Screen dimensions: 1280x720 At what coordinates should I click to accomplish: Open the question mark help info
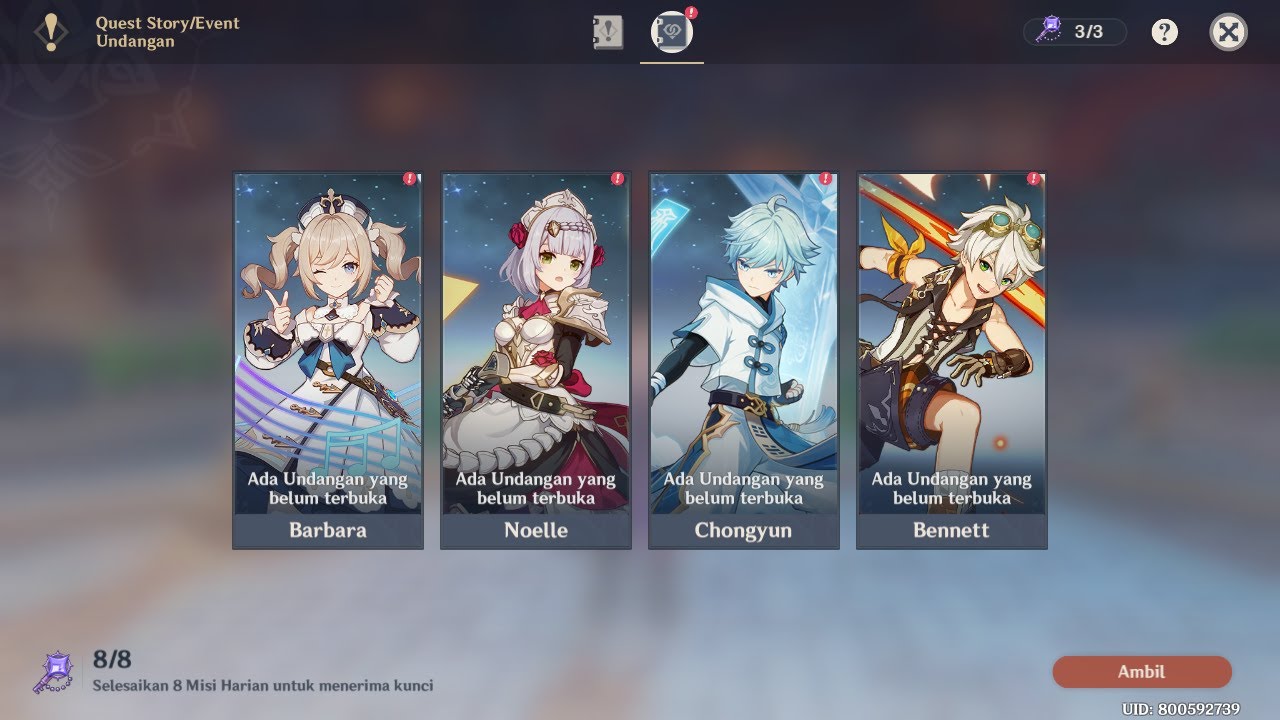(1164, 32)
